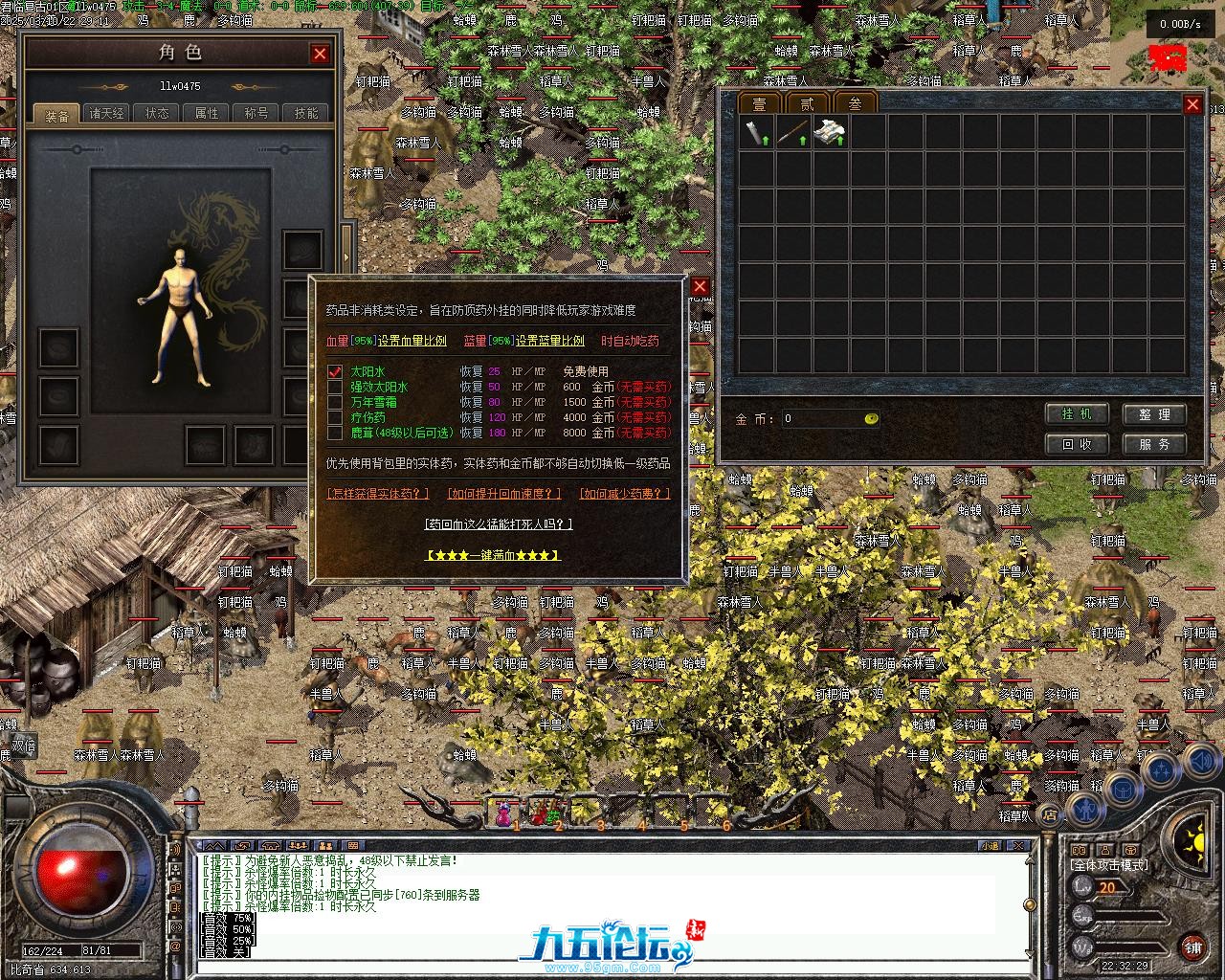Close the 角色 character window
This screenshot has height=980, width=1225.
point(320,55)
